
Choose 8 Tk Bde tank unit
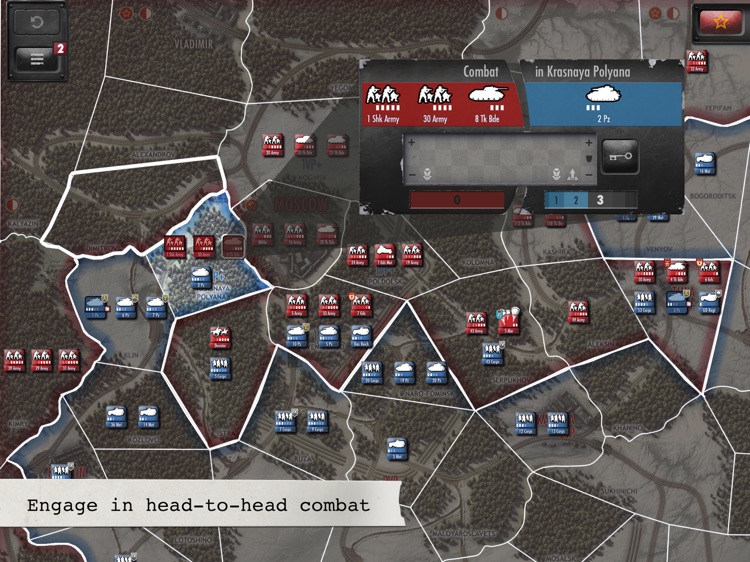point(487,101)
